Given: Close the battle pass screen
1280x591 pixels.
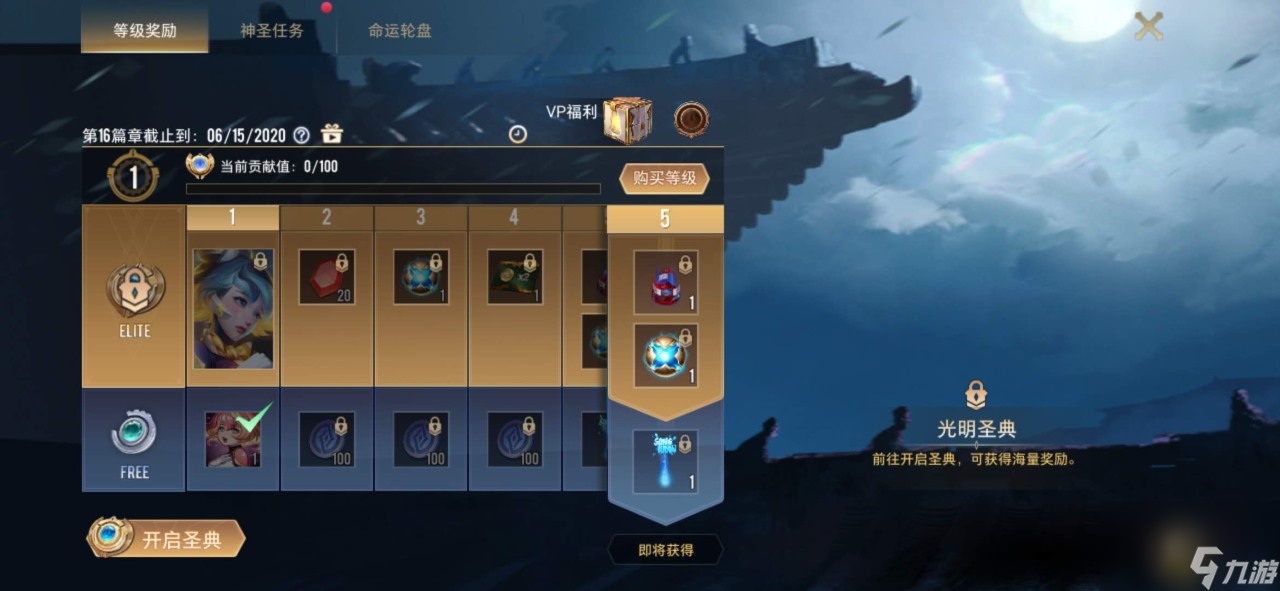Looking at the screenshot, I should coord(1149,27).
